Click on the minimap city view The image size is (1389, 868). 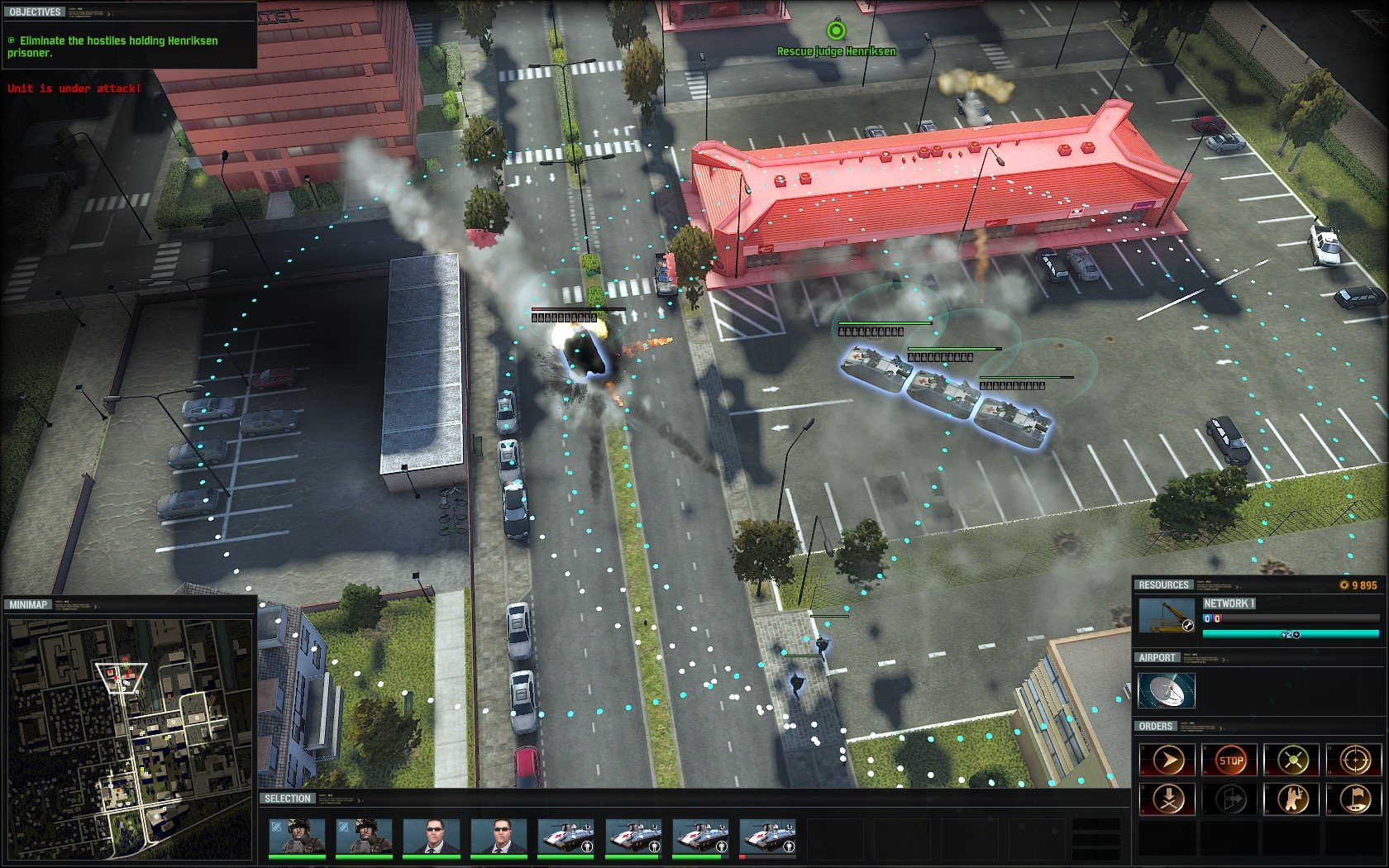point(129,739)
